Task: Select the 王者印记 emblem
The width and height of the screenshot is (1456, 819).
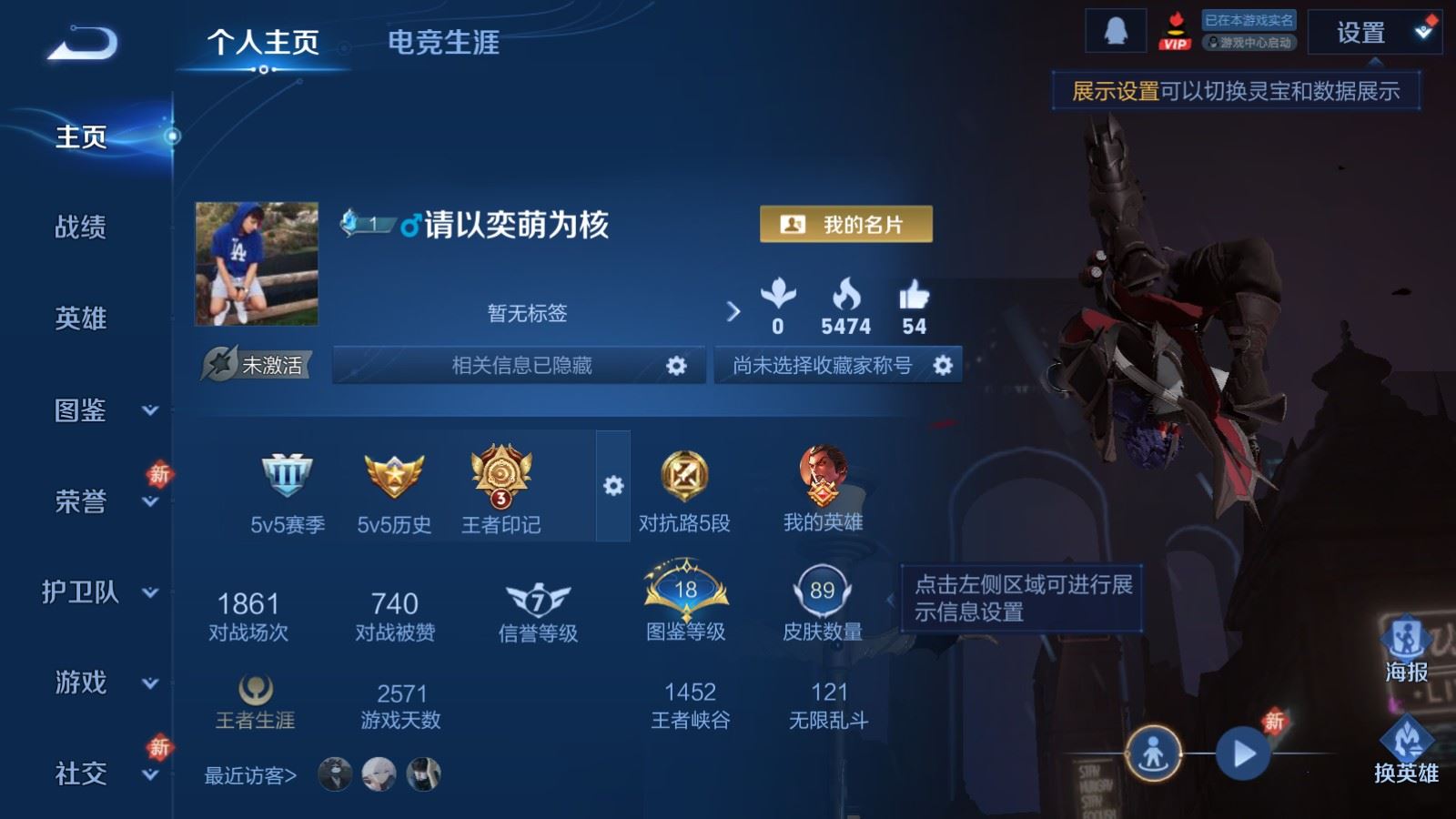Action: click(x=500, y=478)
